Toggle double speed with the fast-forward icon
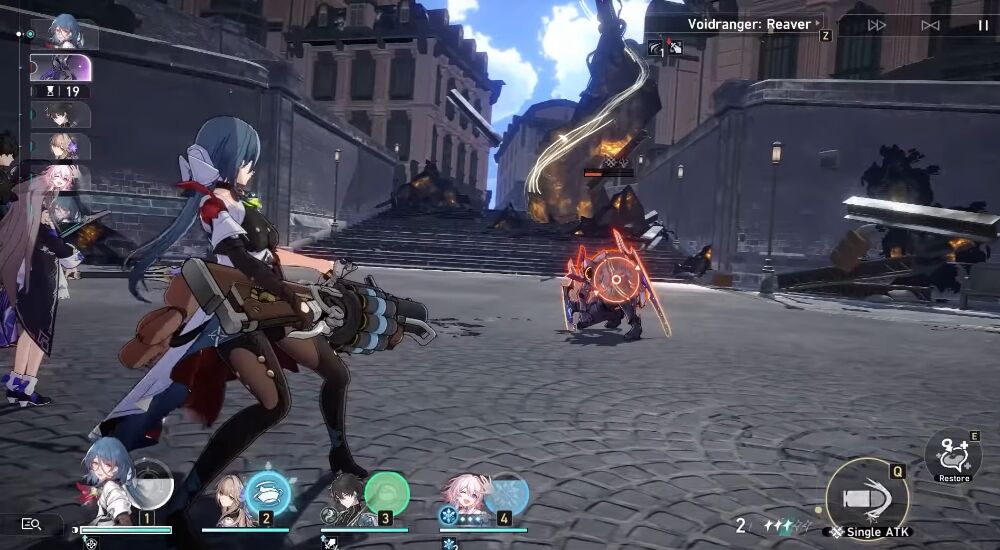The width and height of the screenshot is (1000, 550). (x=877, y=25)
